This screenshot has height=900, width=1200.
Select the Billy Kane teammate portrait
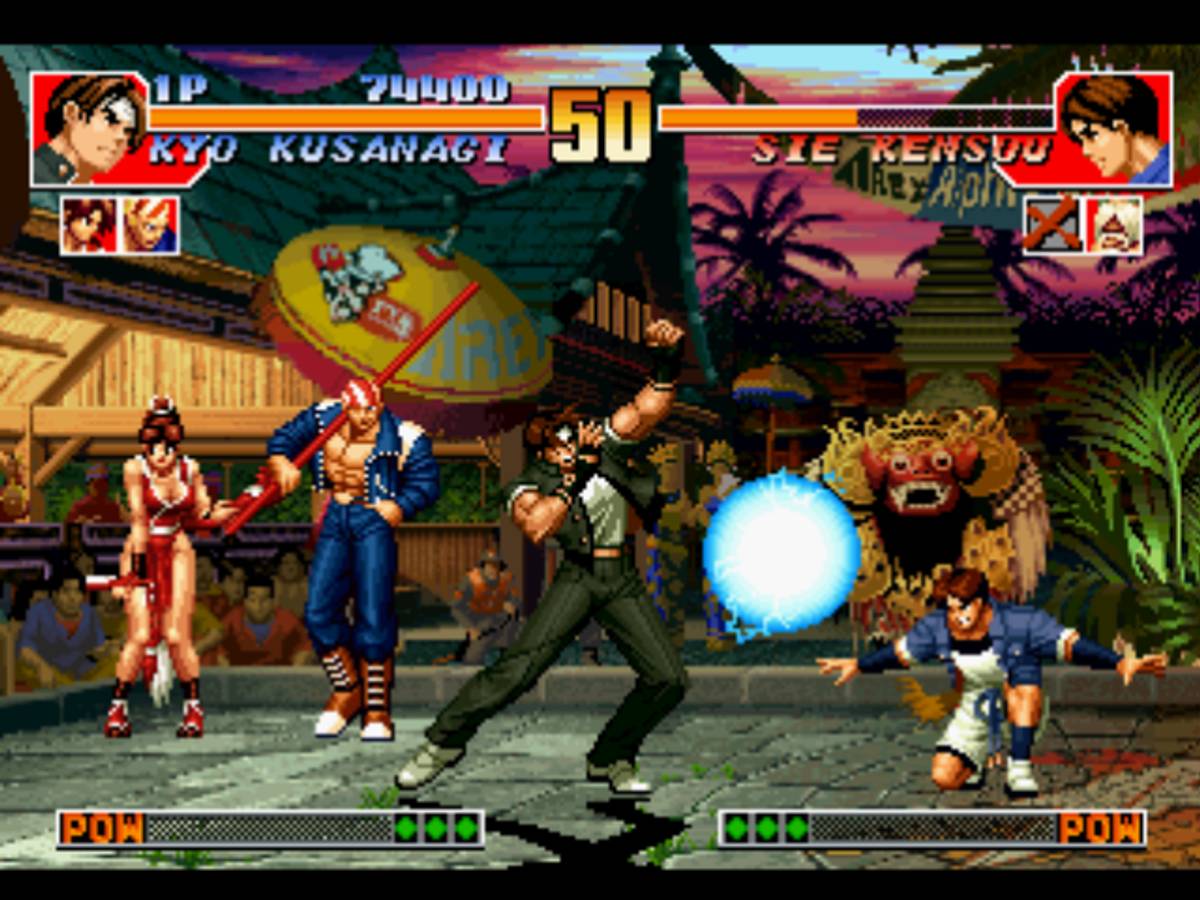pyautogui.click(x=150, y=225)
